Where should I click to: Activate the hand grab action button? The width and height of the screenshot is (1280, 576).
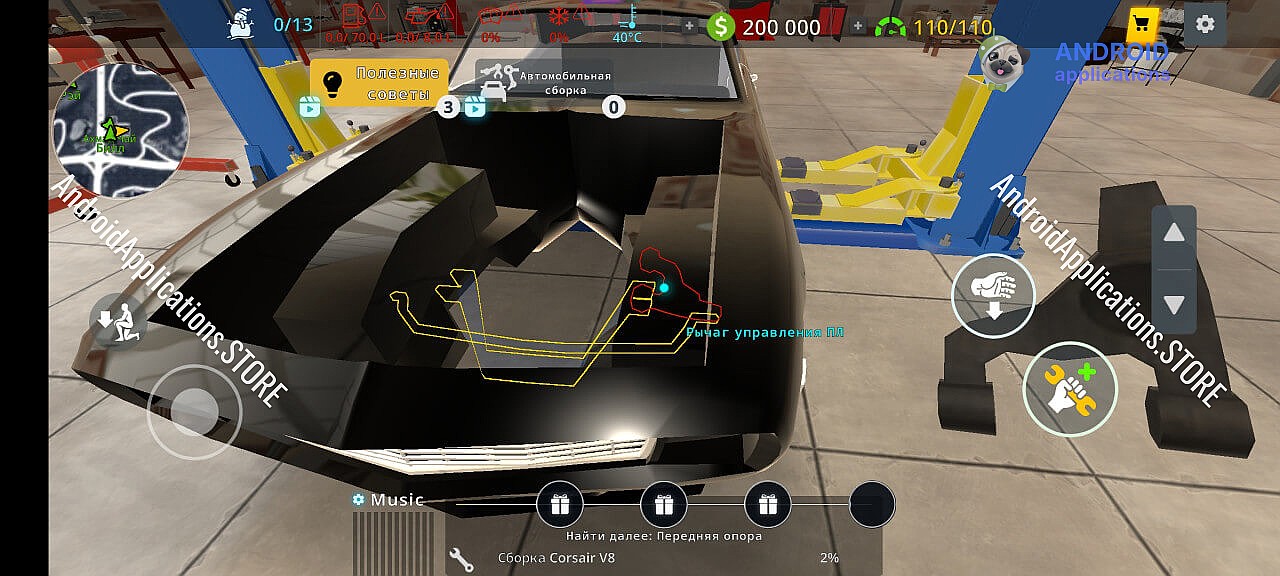[992, 295]
